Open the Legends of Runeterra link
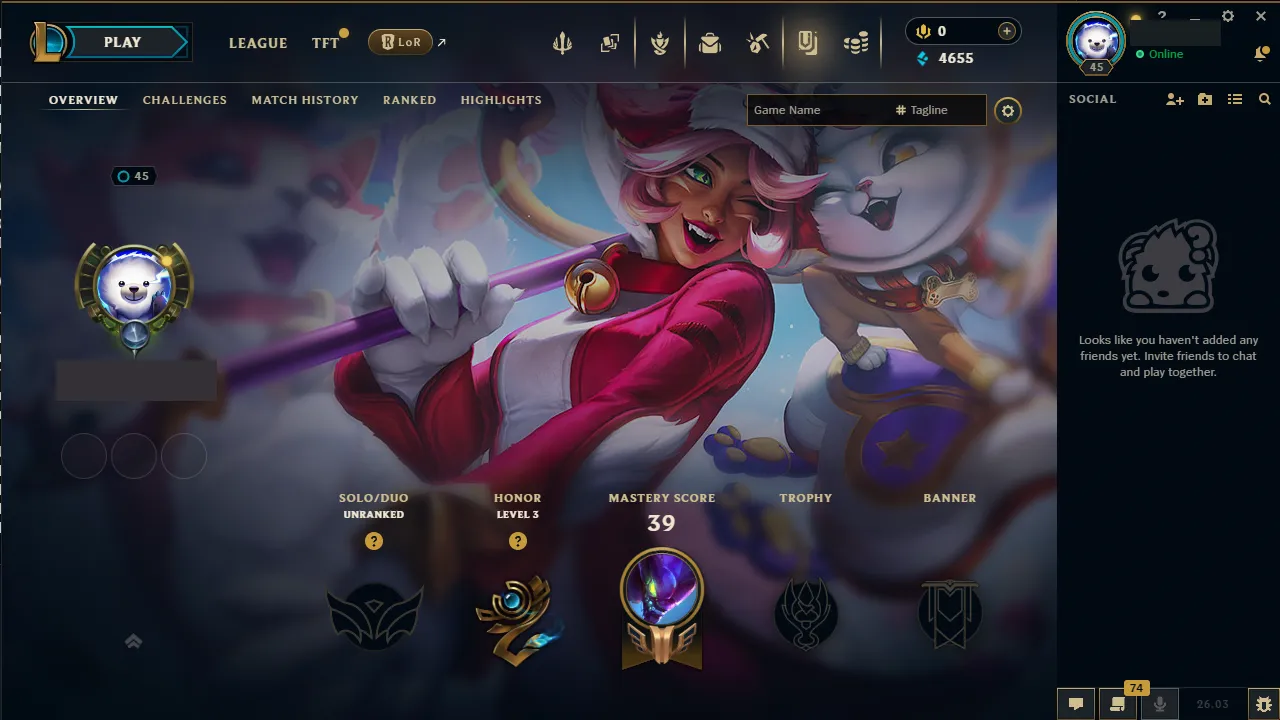This screenshot has height=720, width=1280. 400,43
